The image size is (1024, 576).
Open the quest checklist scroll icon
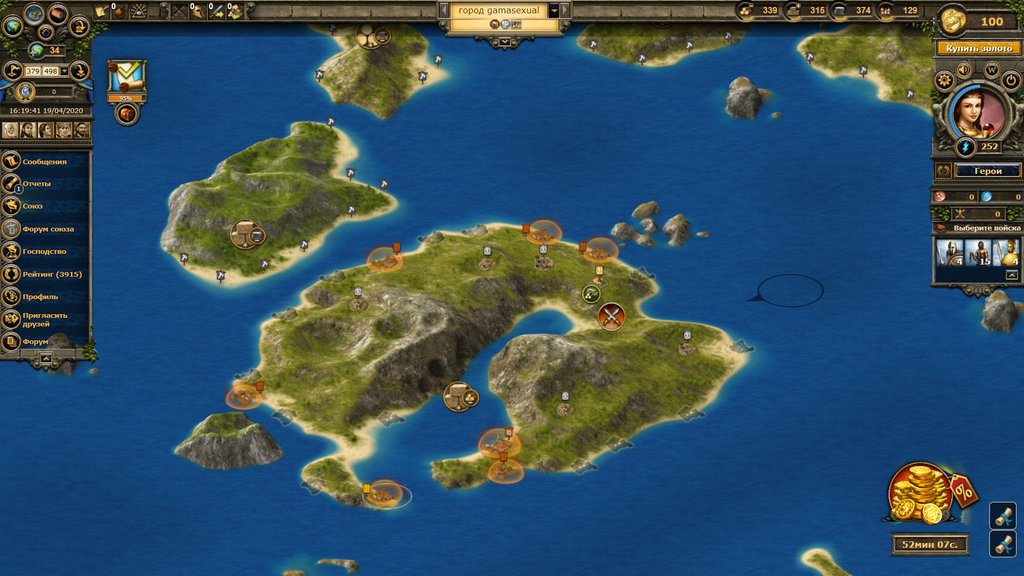coord(127,77)
